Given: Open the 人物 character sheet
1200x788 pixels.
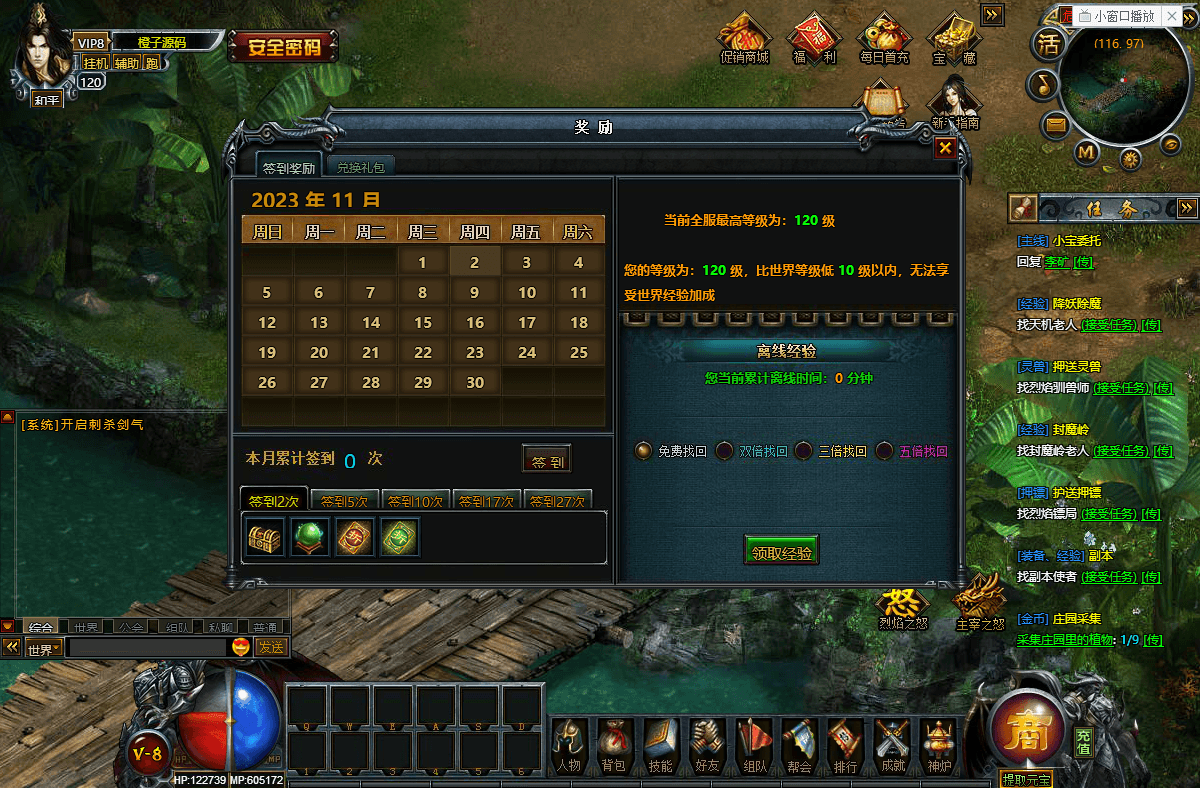Looking at the screenshot, I should coord(568,747).
